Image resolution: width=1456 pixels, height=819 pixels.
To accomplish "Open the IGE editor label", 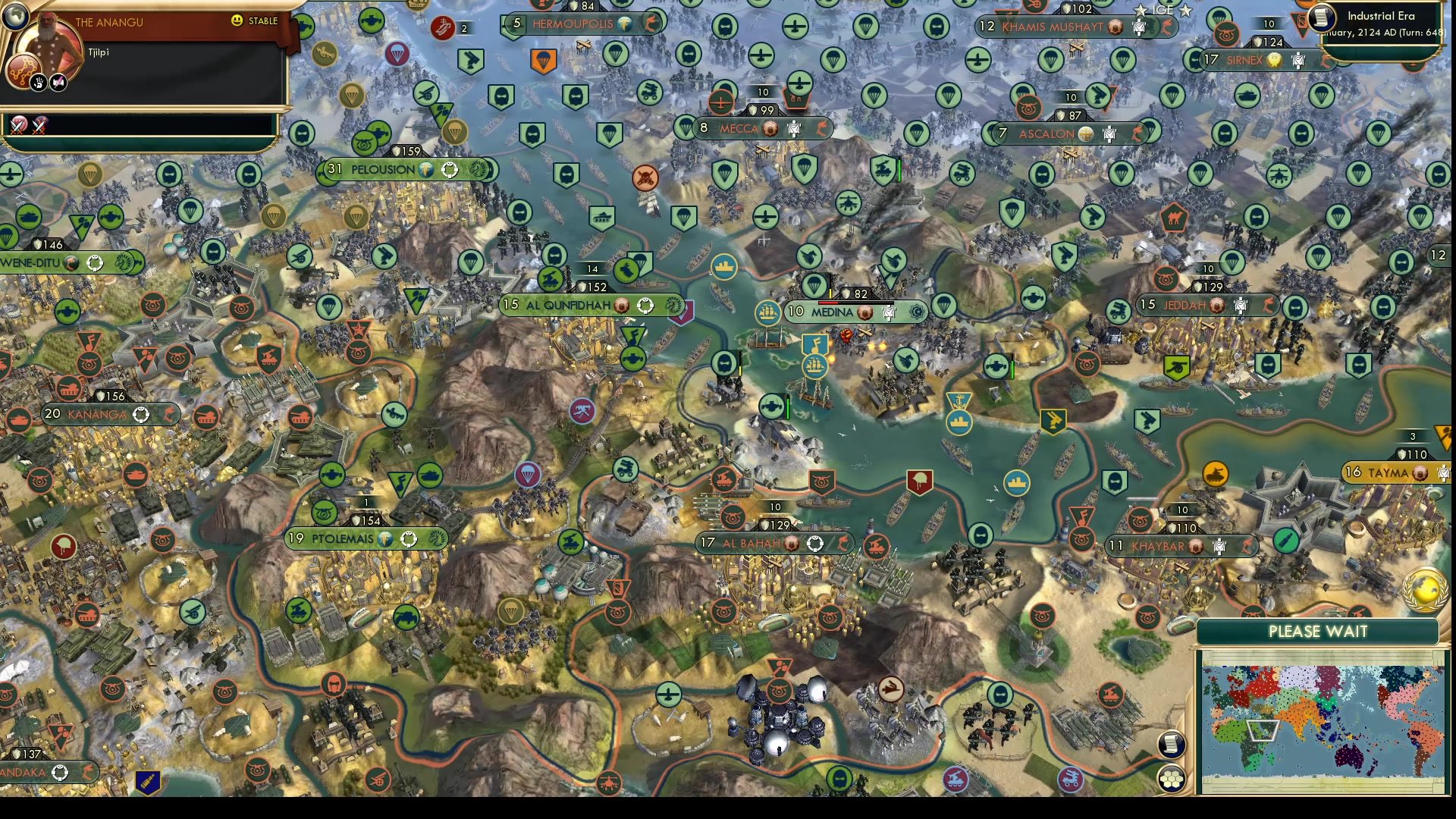I will click(x=1163, y=10).
